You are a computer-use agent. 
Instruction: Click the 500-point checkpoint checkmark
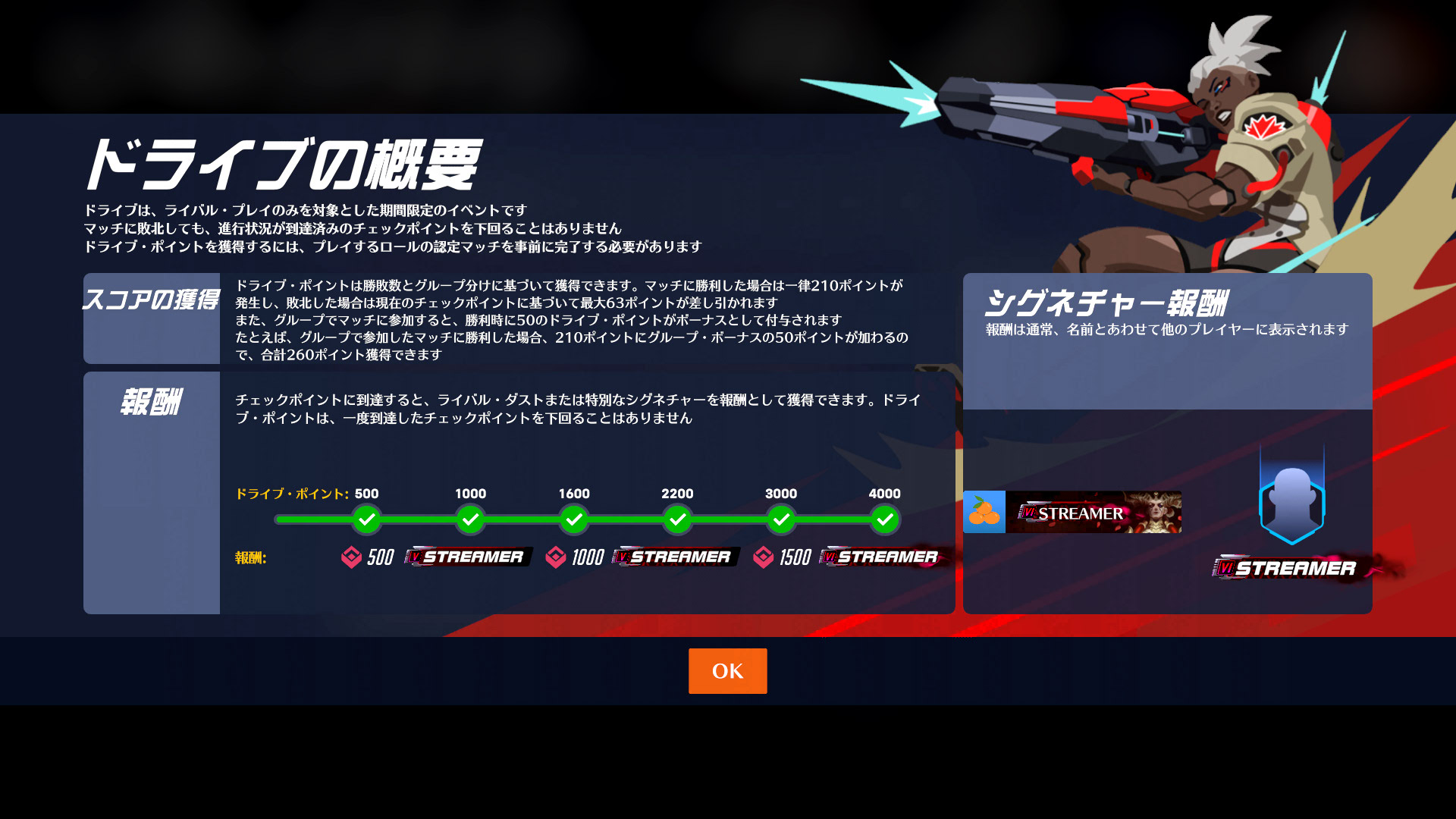(367, 520)
